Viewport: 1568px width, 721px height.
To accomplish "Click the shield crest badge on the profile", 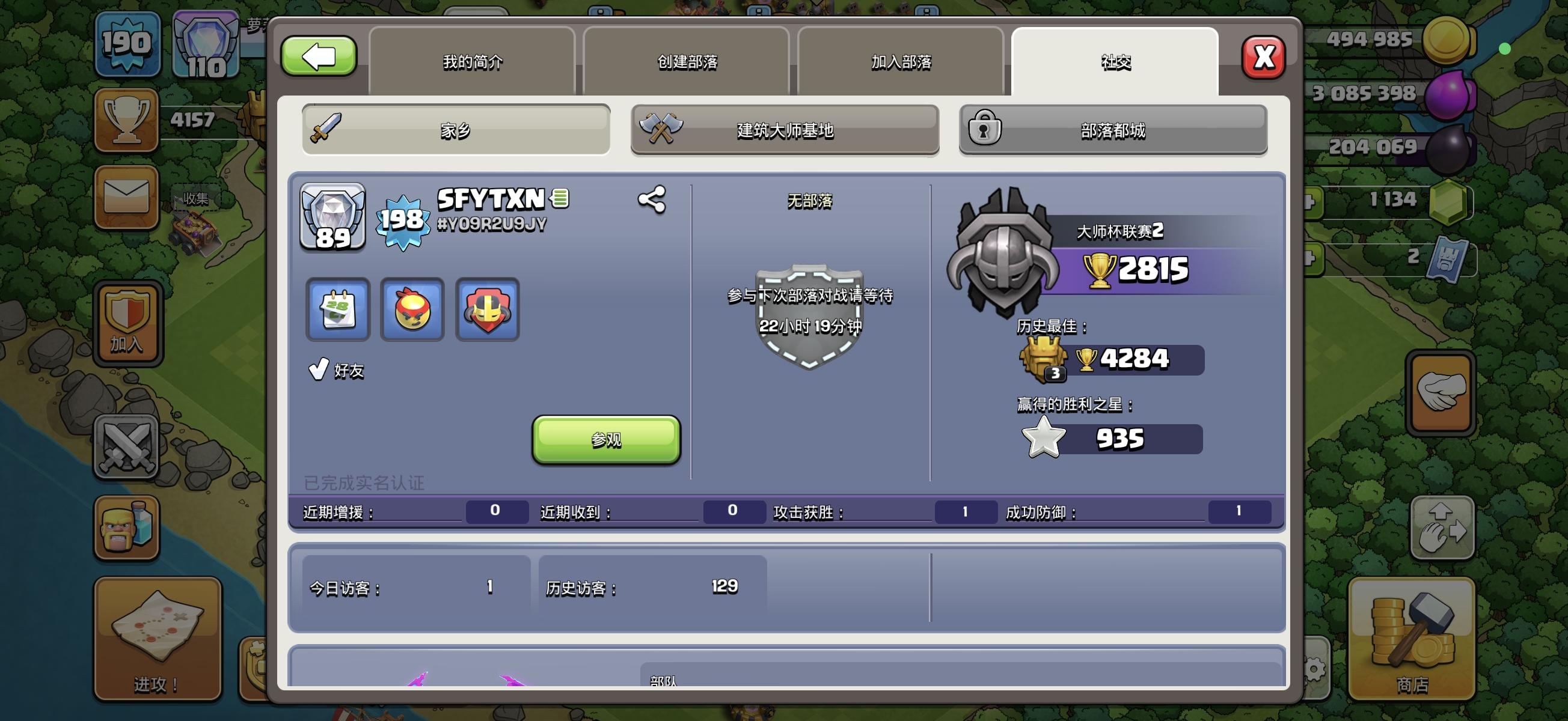I will pyautogui.click(x=488, y=310).
